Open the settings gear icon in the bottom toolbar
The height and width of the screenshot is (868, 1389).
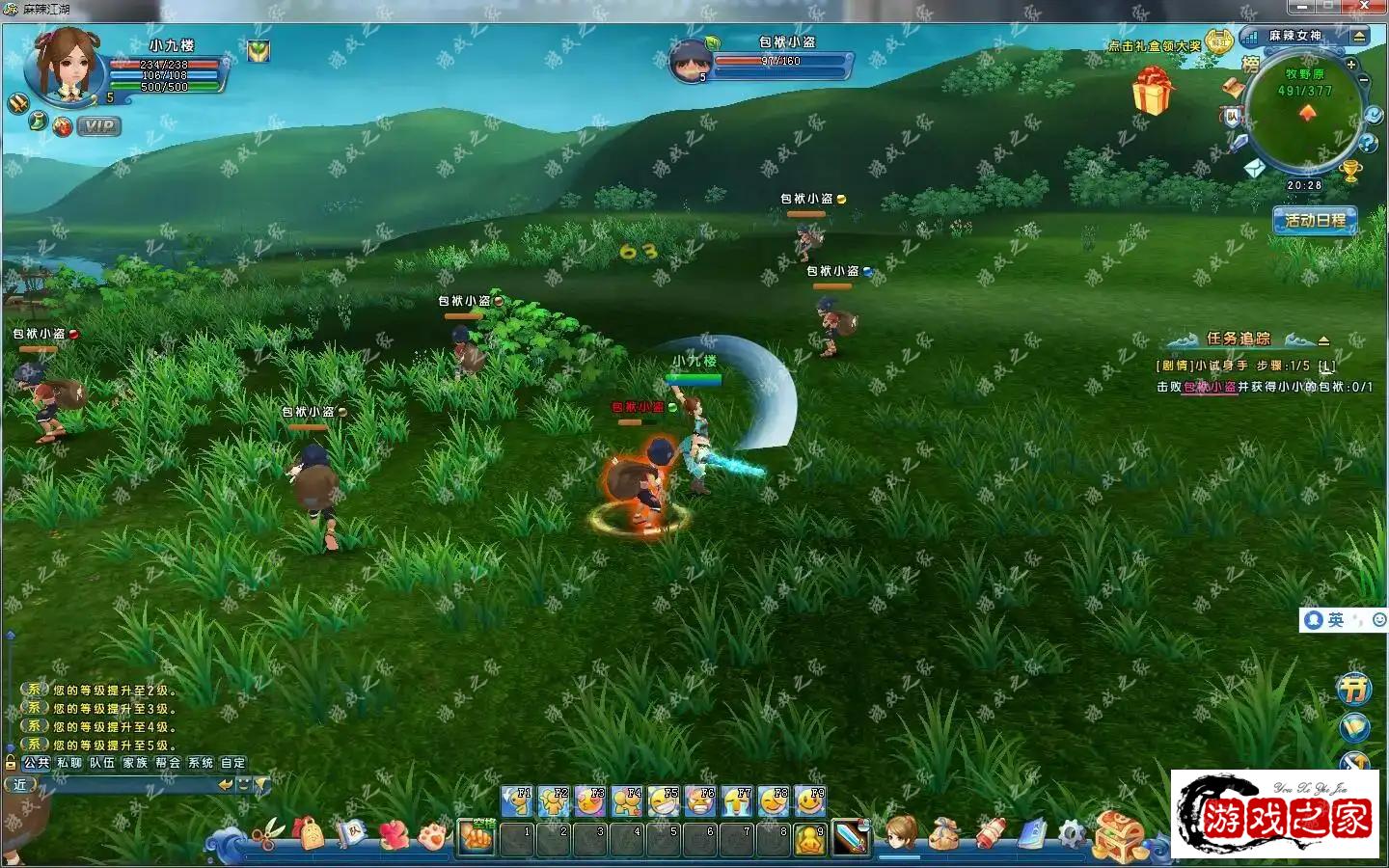tap(1071, 831)
